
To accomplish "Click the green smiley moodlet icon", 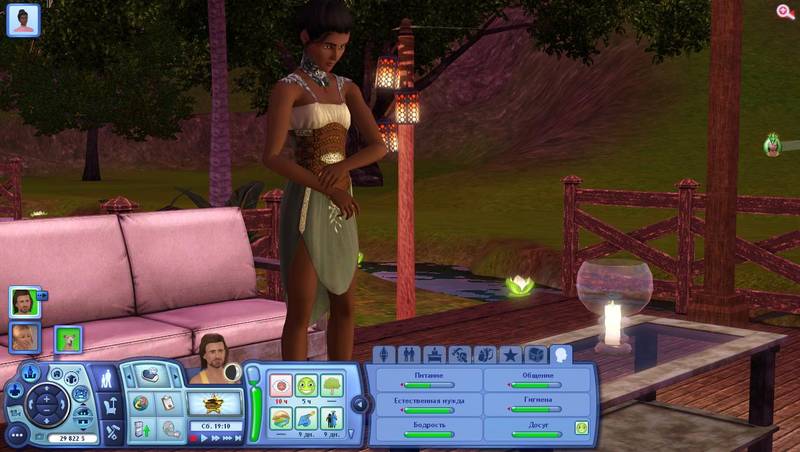I will 307,386.
